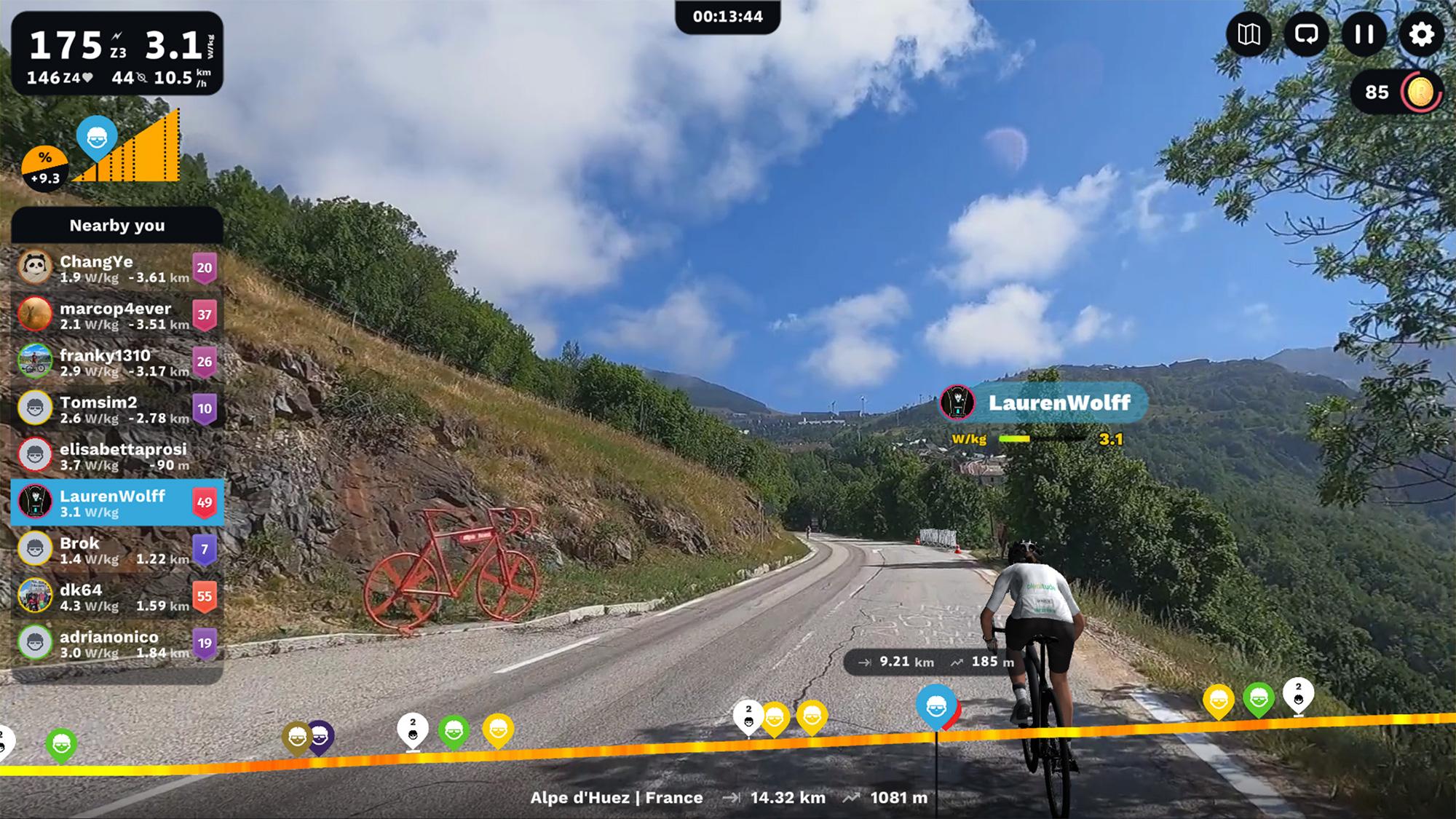
Task: Pick elisabettaprosi in the rider list
Action: (x=116, y=456)
